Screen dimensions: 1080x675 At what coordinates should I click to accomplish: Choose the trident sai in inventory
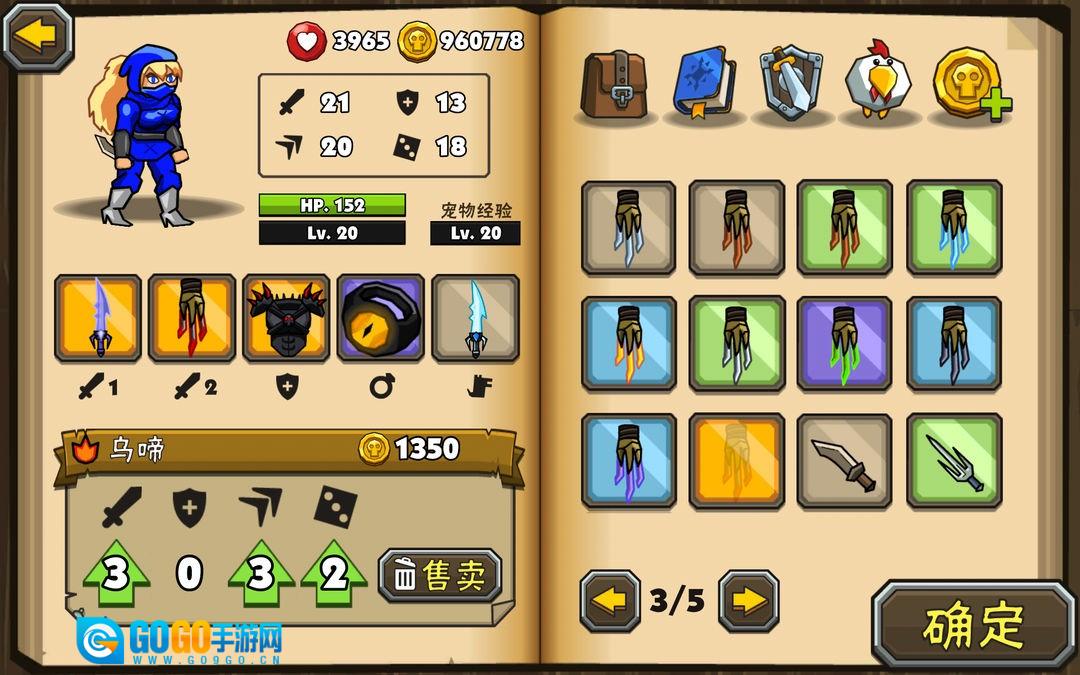pyautogui.click(x=954, y=461)
